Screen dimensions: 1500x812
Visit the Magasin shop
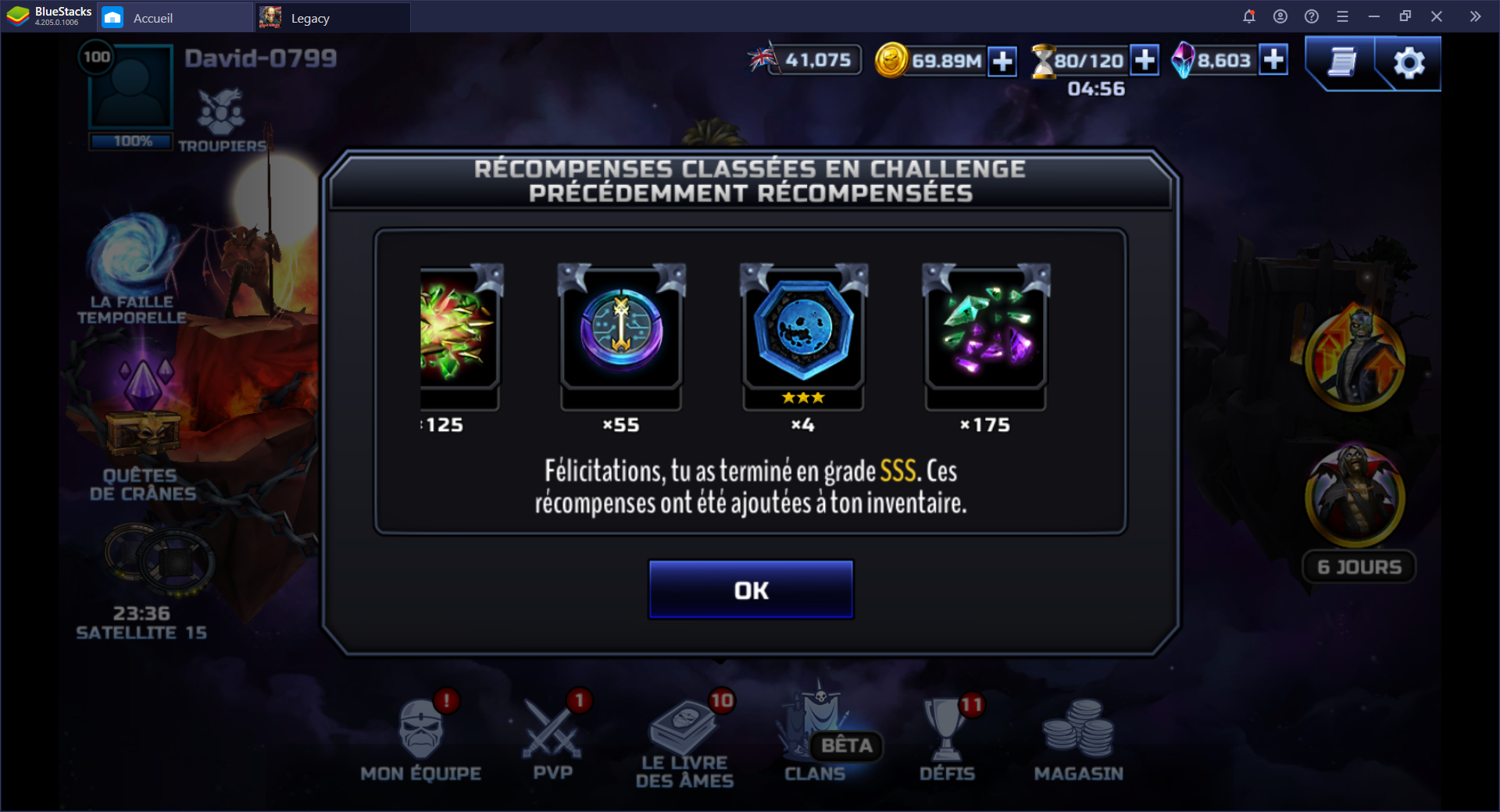point(1079,738)
